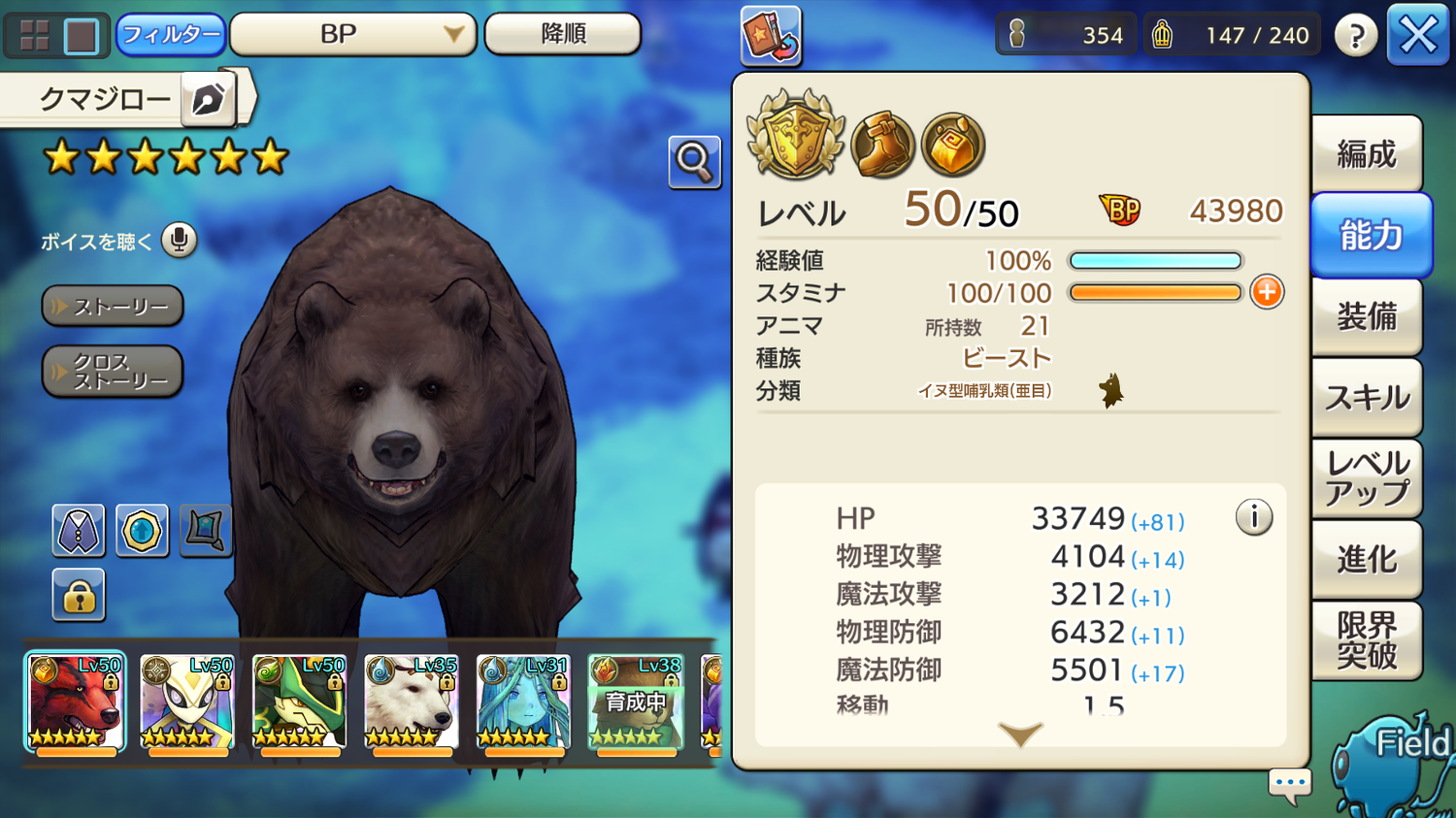The width and height of the screenshot is (1456, 818).
Task: Show stat details with the info button
Action: [x=1253, y=517]
